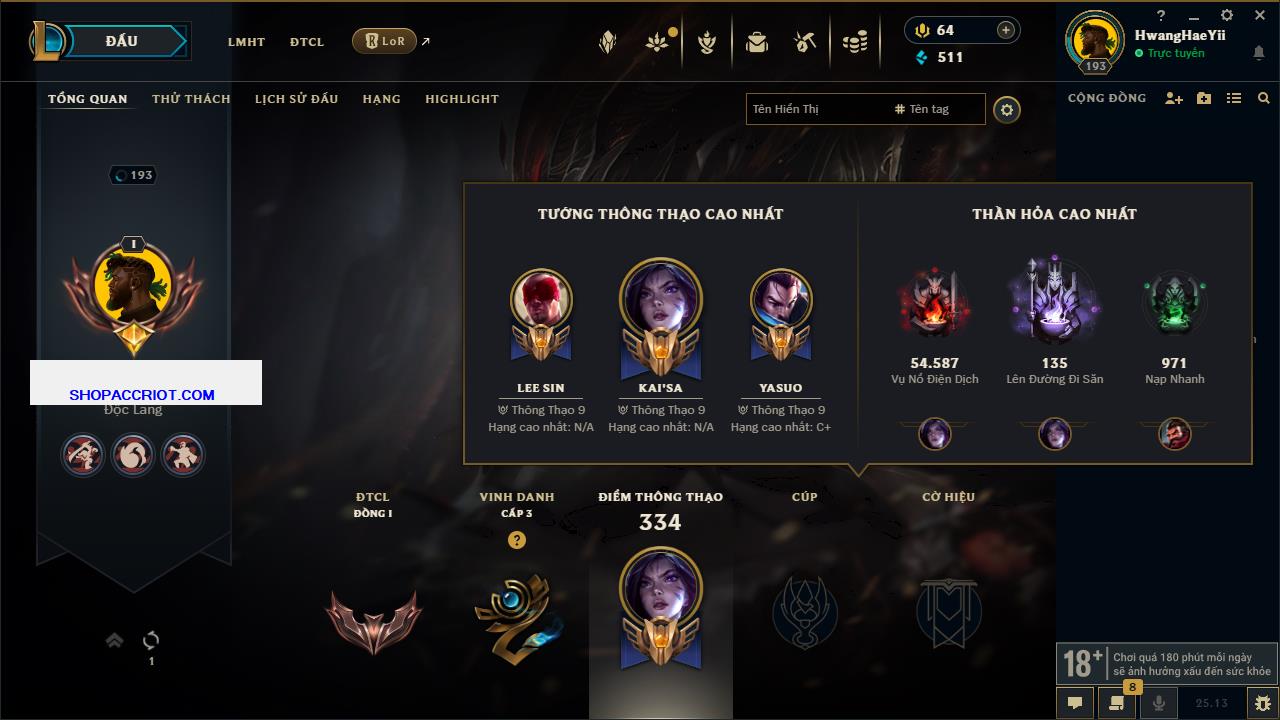Screen dimensions: 1280x720
Task: Open the THỬ THÁCH tab
Action: click(x=191, y=99)
